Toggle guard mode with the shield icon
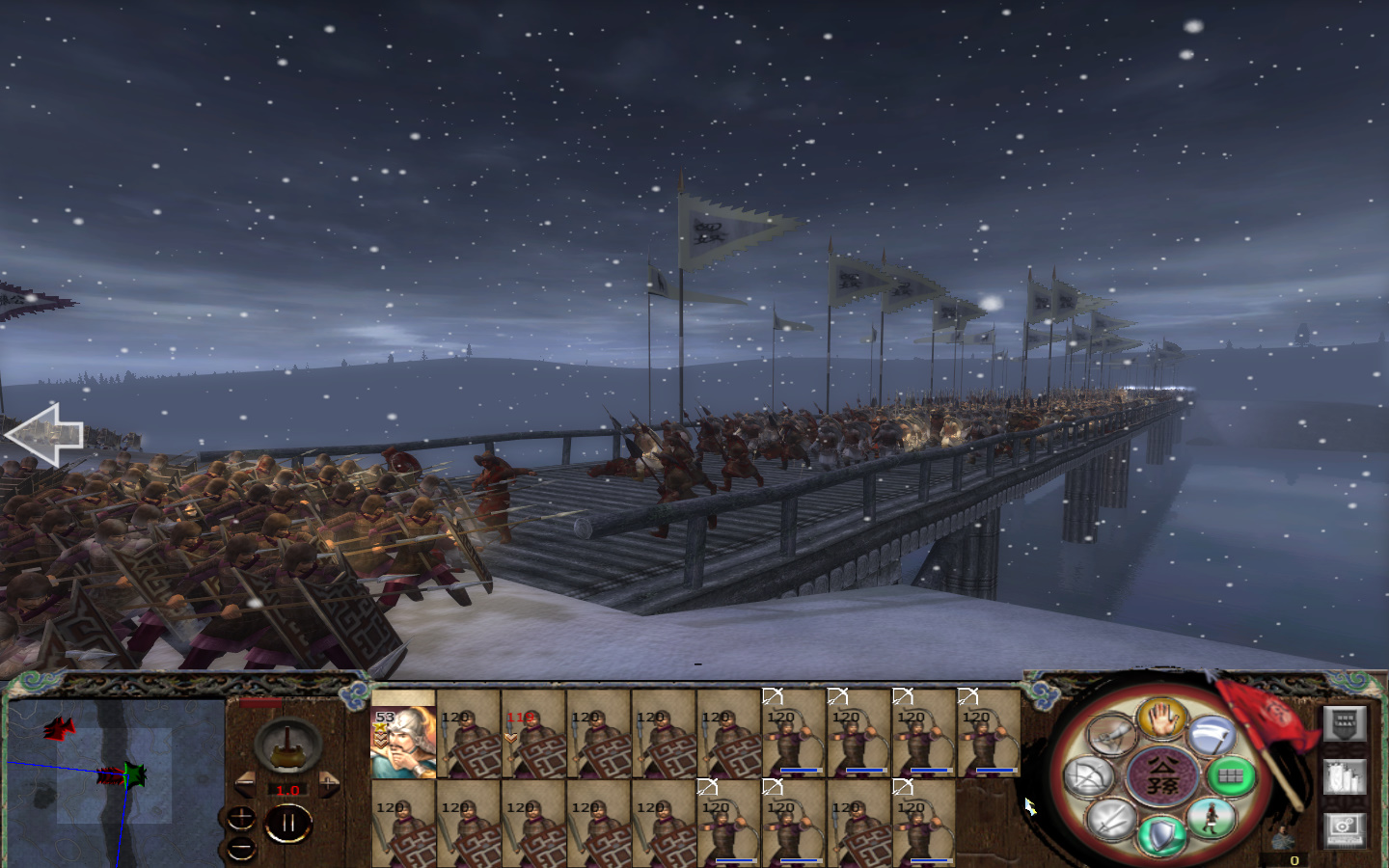The height and width of the screenshot is (868, 1389). tap(1160, 833)
